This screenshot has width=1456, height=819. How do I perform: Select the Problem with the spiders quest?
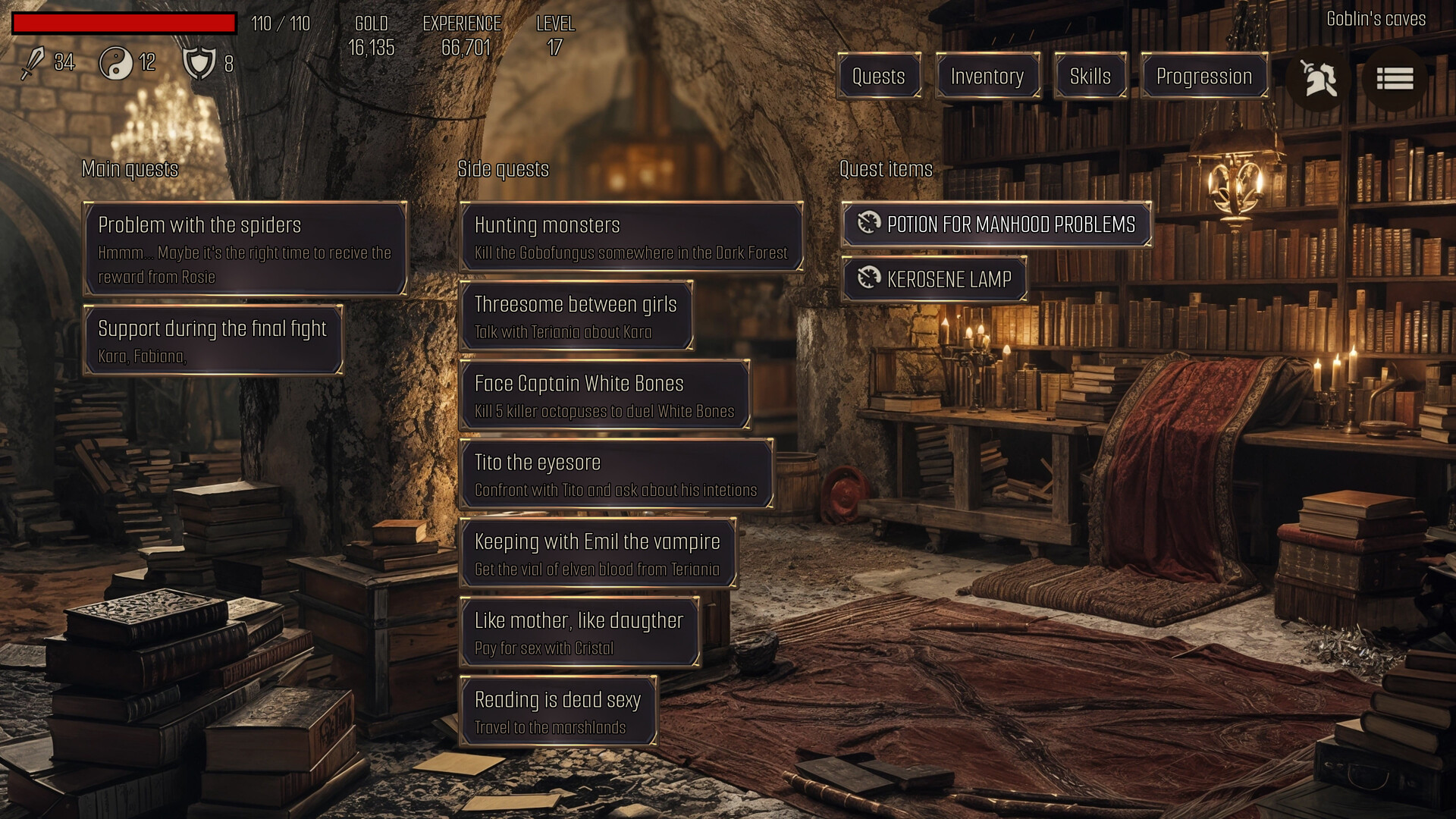point(245,249)
